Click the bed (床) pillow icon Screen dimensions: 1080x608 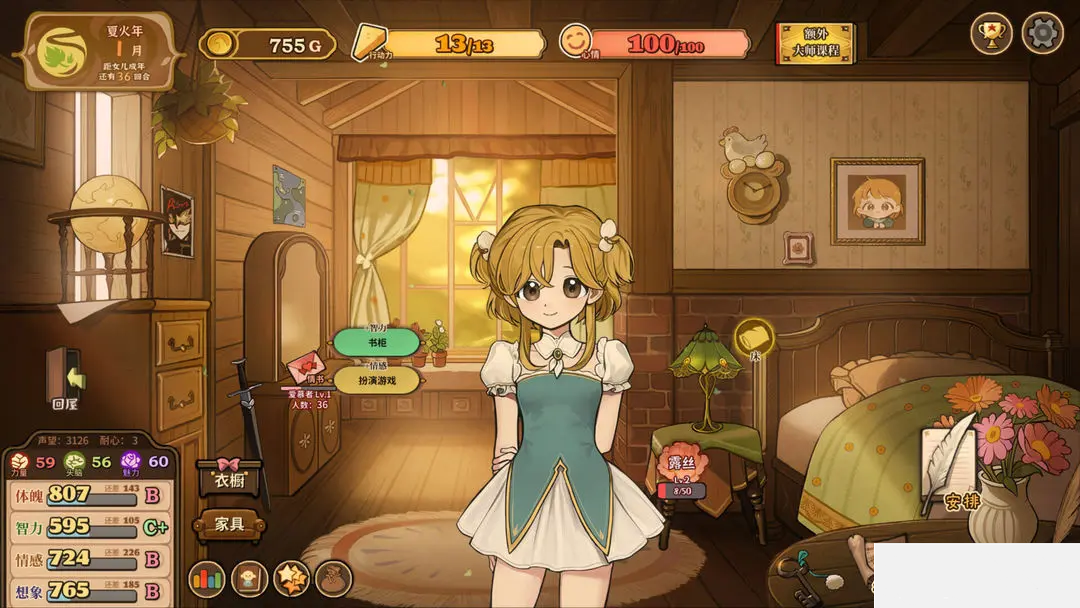[x=754, y=338]
